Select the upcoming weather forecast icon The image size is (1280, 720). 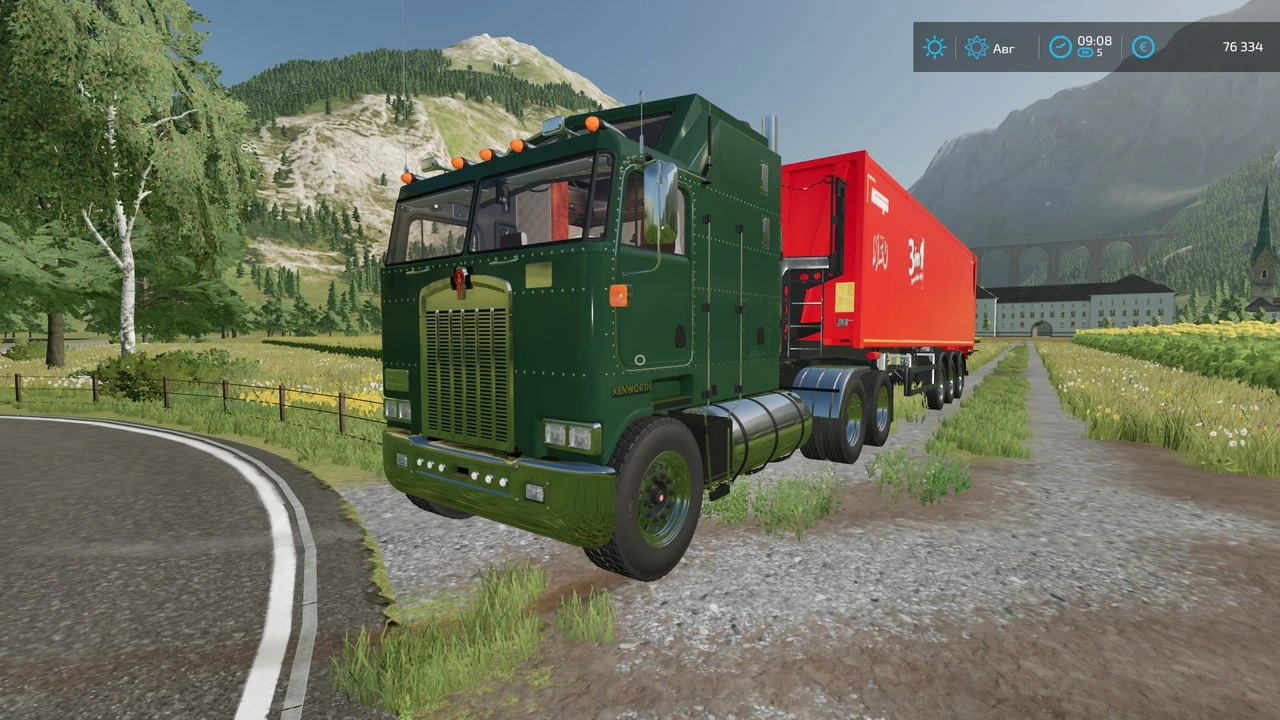click(x=976, y=47)
